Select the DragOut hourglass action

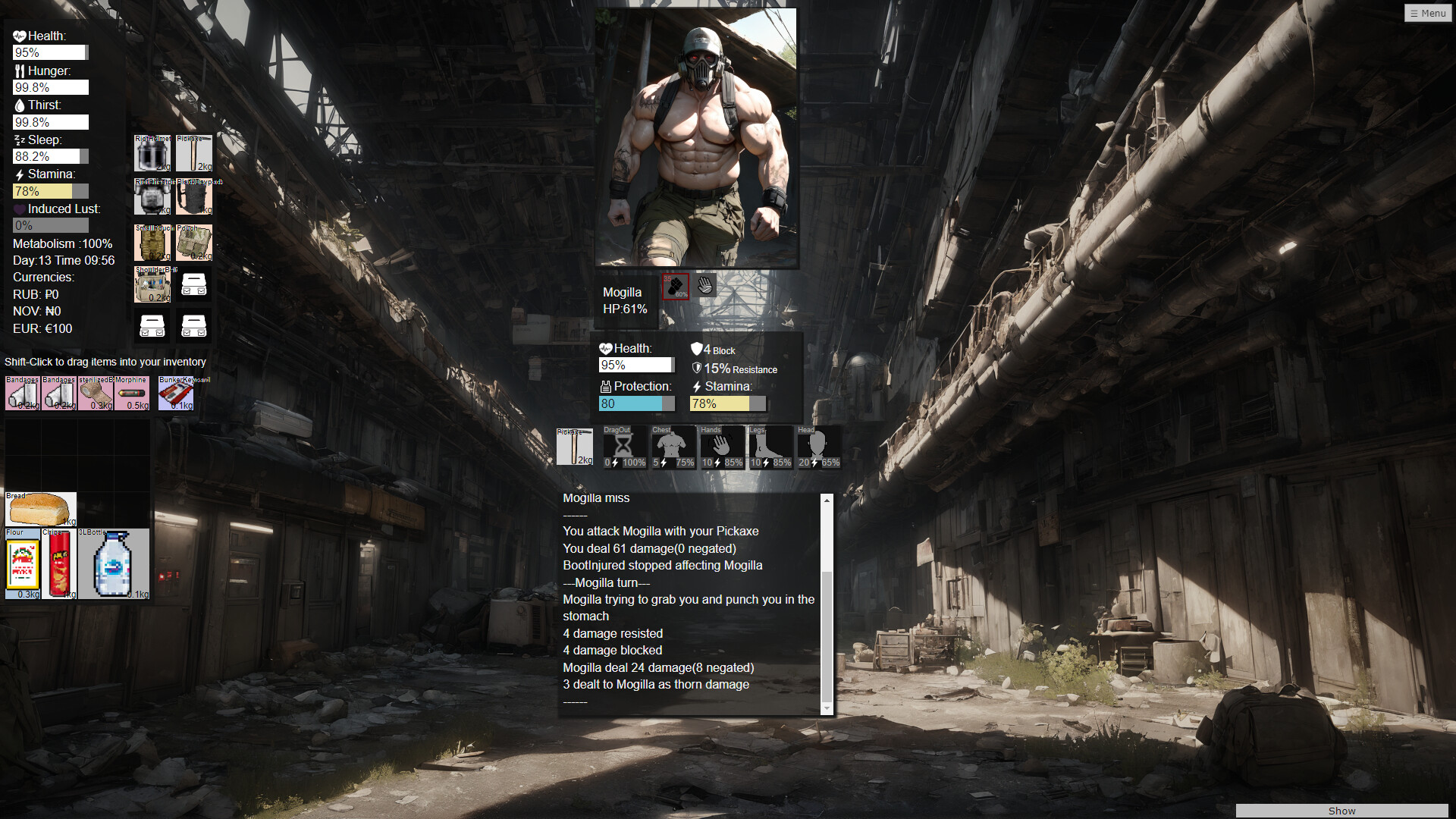coord(624,447)
